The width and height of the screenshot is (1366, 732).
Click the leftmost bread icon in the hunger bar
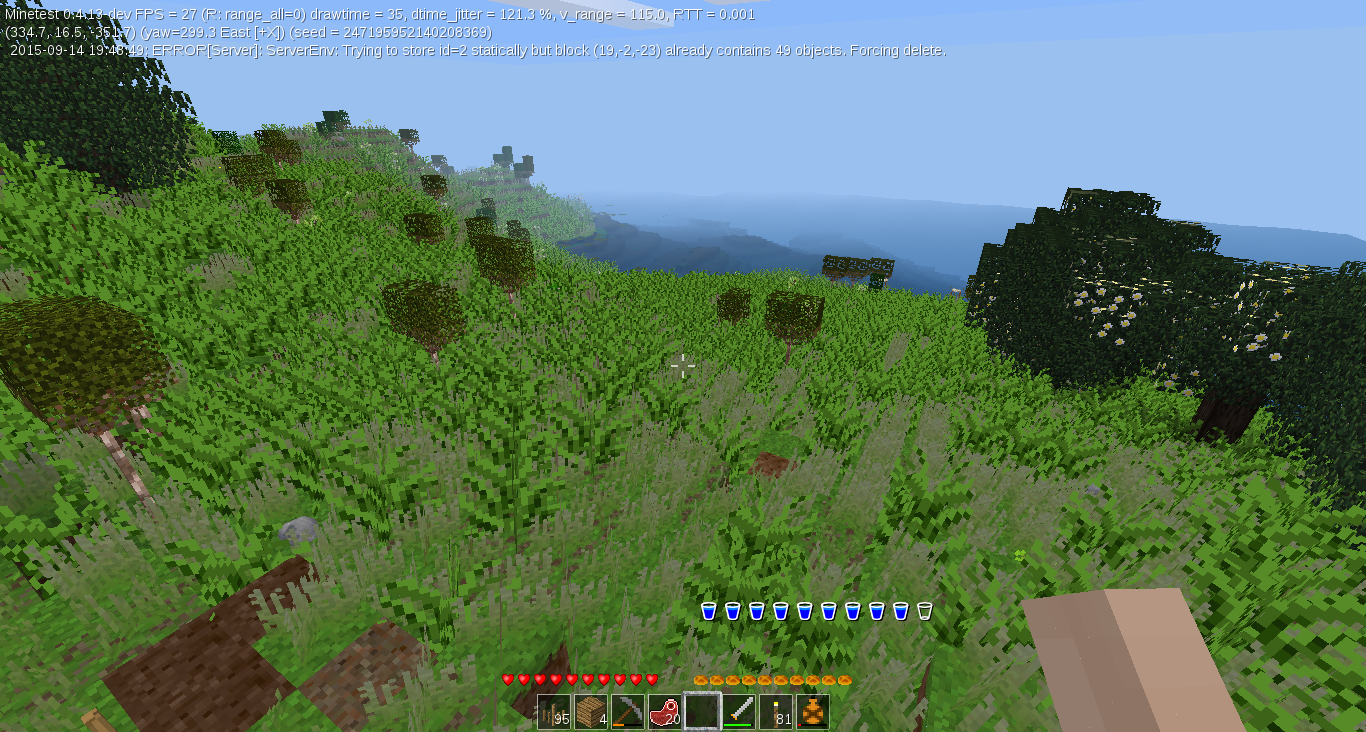pyautogui.click(x=702, y=678)
